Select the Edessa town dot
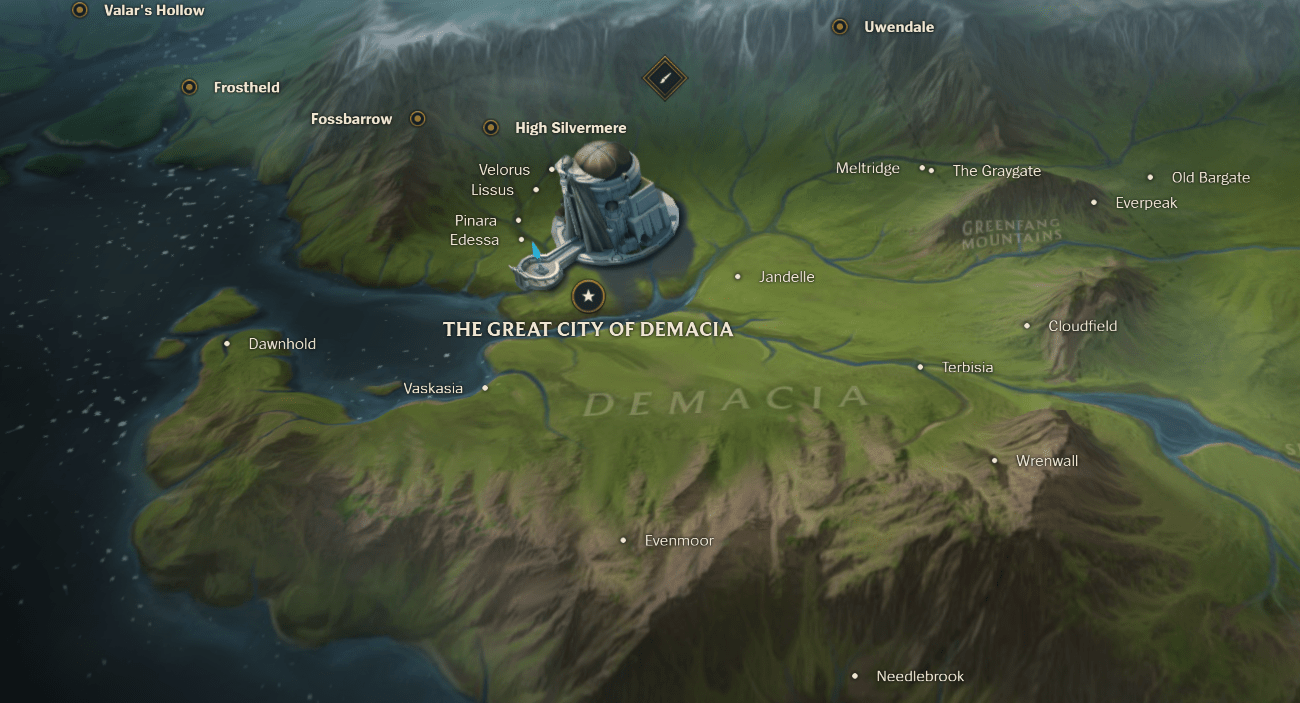The image size is (1300, 703). tap(522, 240)
